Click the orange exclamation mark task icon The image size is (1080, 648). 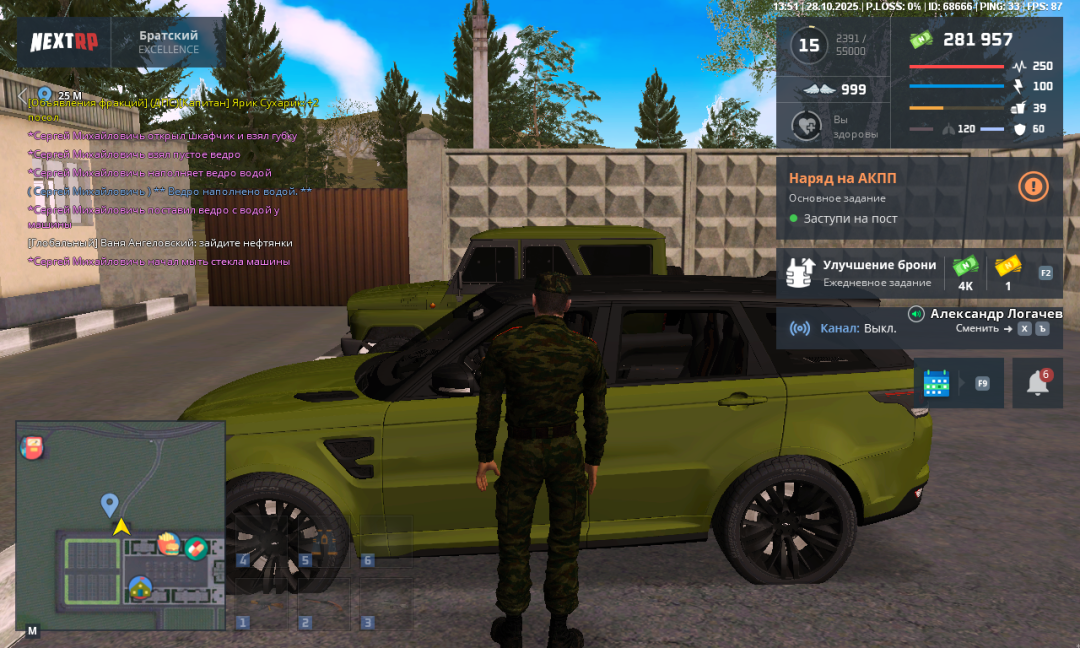pos(1033,185)
